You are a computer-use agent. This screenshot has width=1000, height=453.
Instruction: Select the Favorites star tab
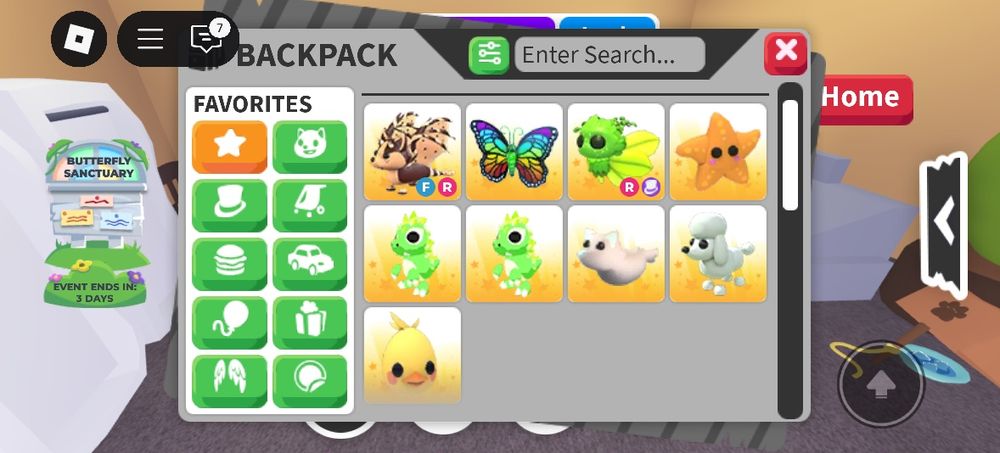click(x=230, y=147)
